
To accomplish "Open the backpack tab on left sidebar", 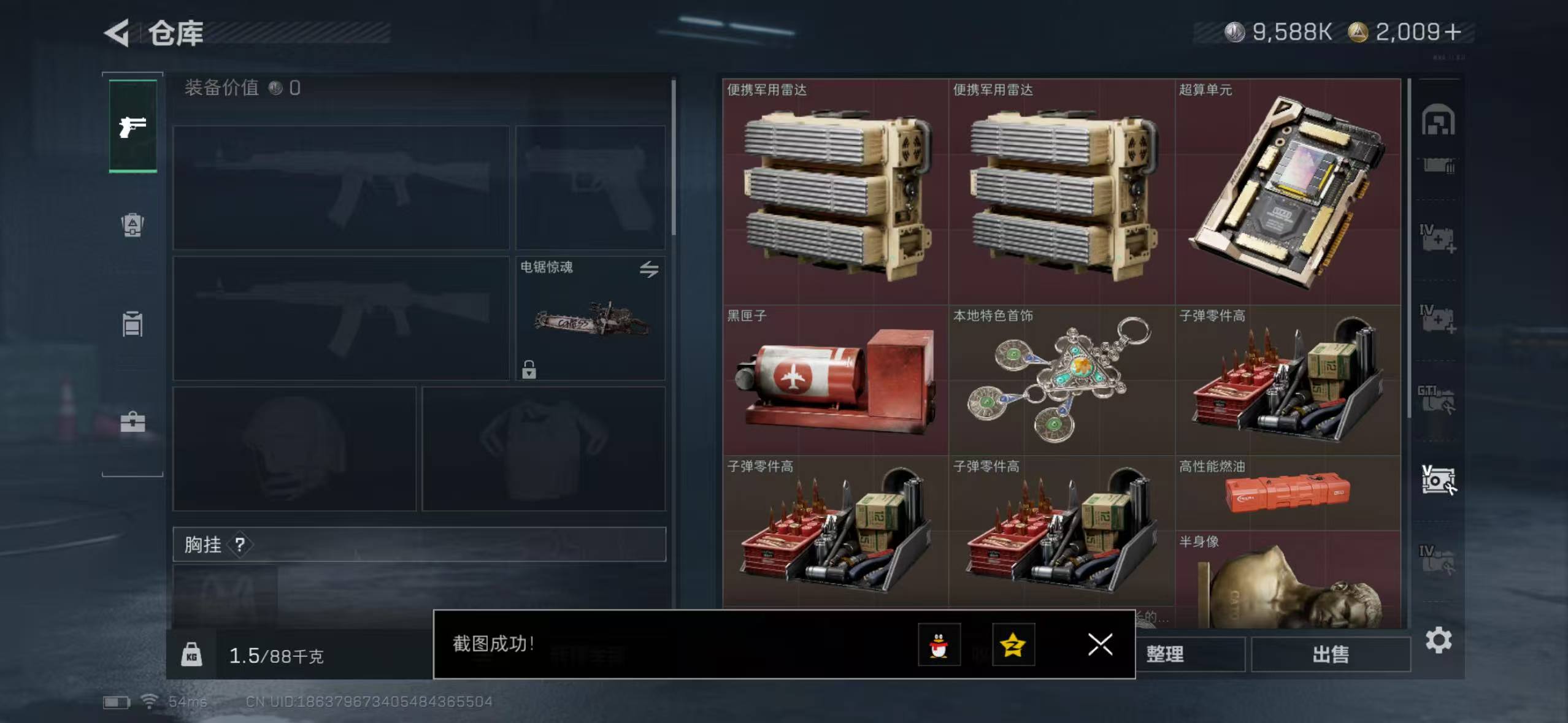I will pyautogui.click(x=131, y=225).
